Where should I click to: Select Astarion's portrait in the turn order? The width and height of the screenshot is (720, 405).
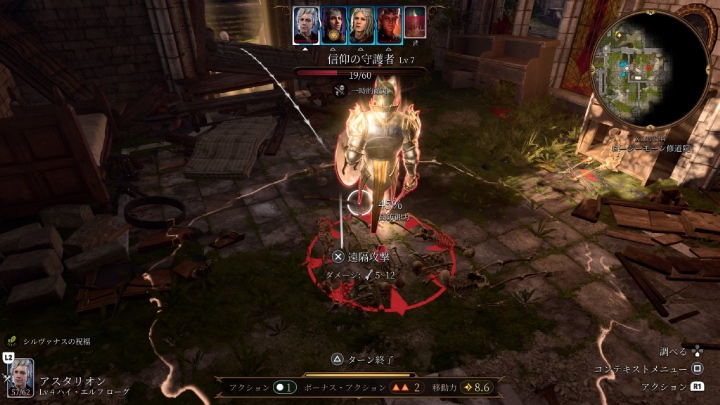click(306, 25)
